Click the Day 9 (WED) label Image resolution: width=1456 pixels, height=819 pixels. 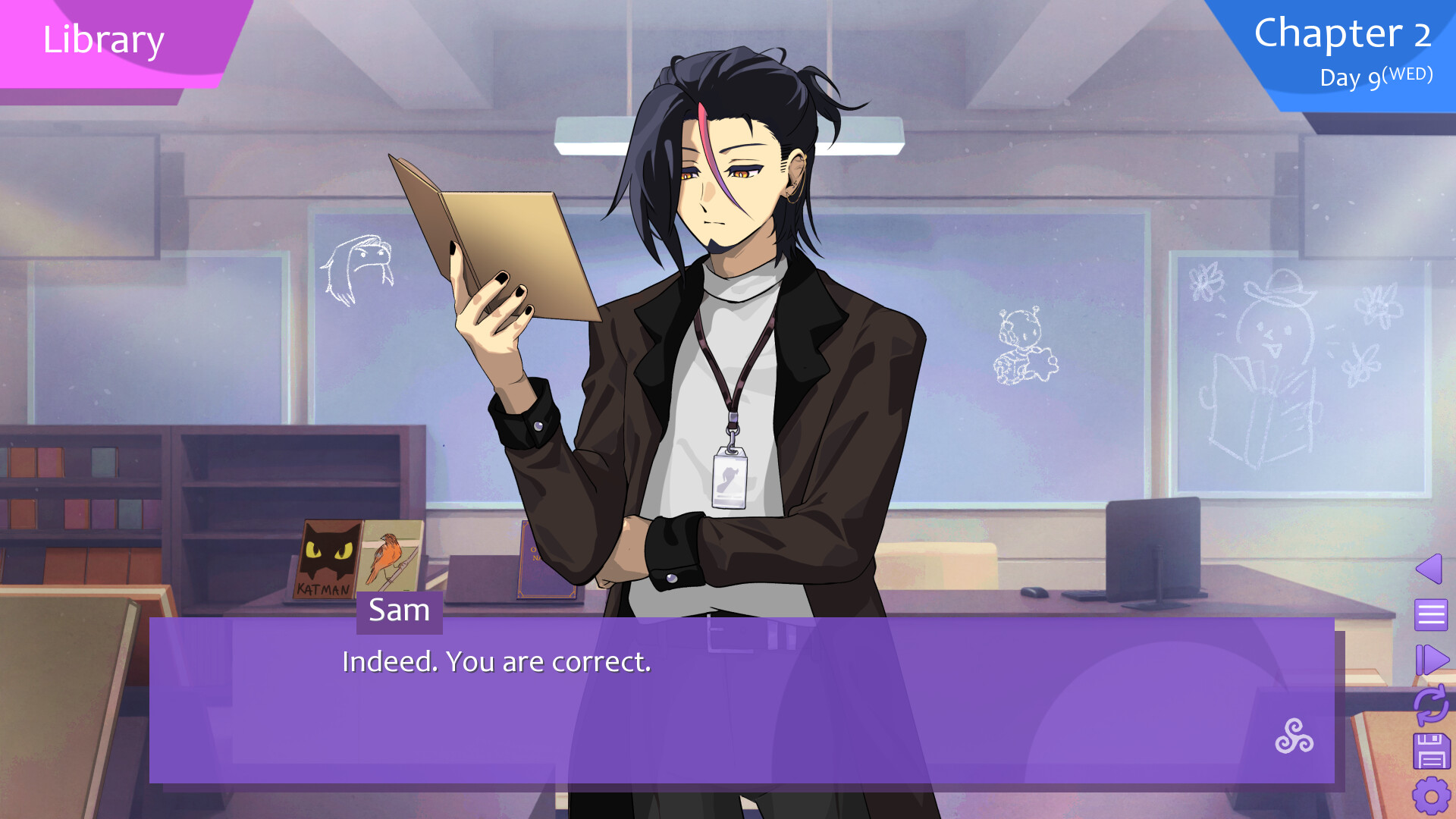1375,76
